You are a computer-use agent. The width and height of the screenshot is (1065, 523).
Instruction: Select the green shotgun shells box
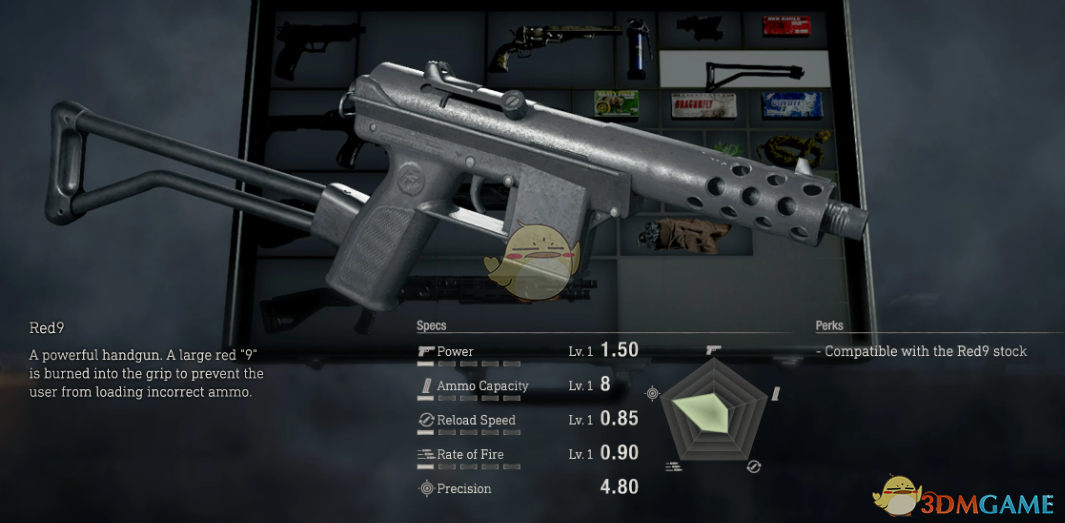coord(614,104)
